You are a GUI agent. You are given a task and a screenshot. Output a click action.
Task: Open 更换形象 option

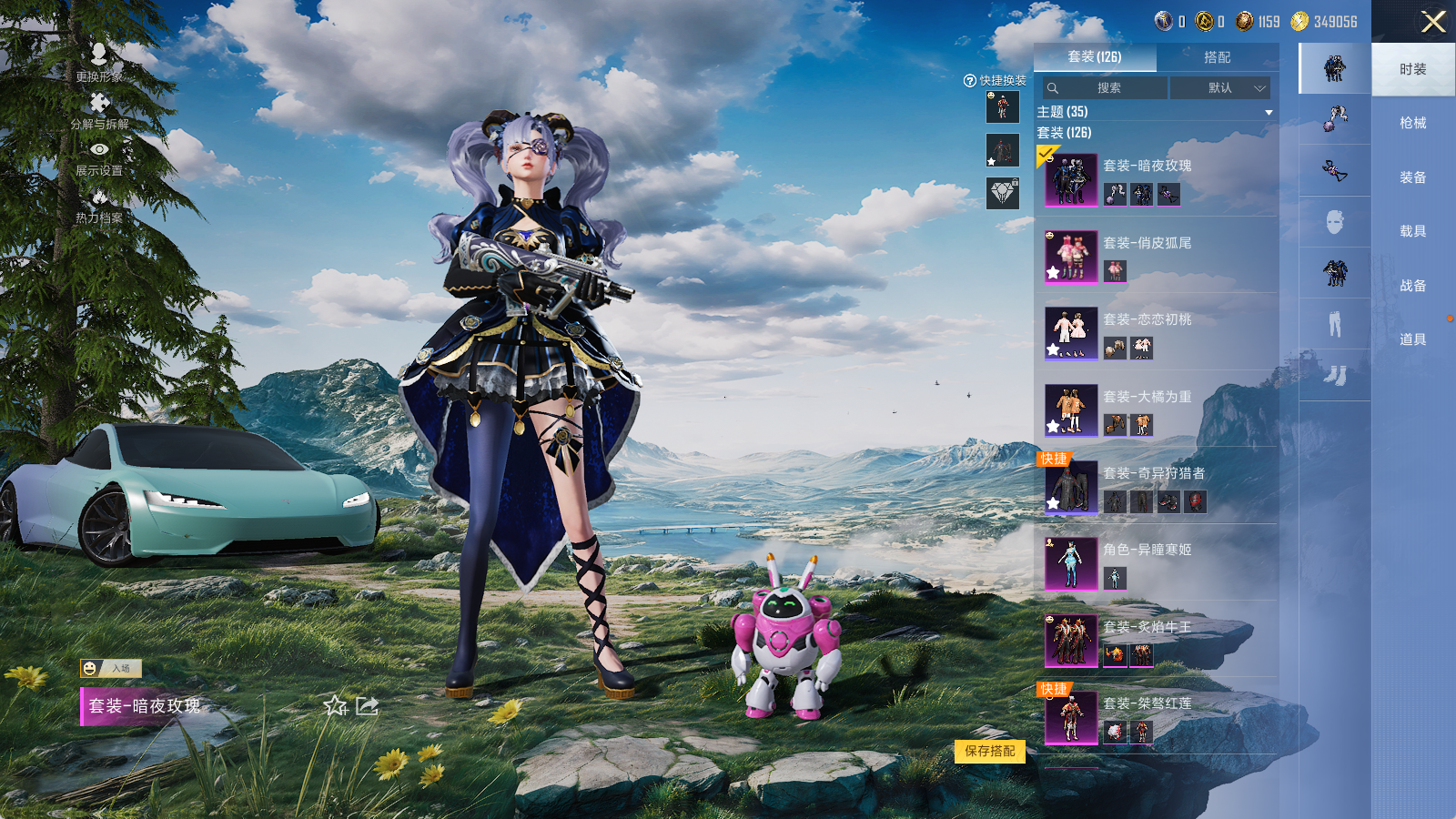(99, 62)
